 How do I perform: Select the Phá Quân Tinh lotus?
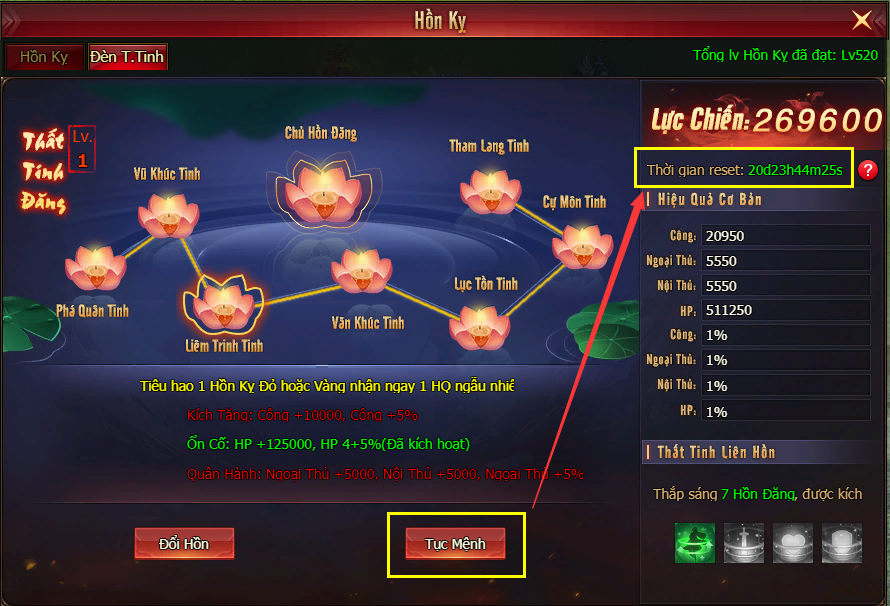coord(95,267)
